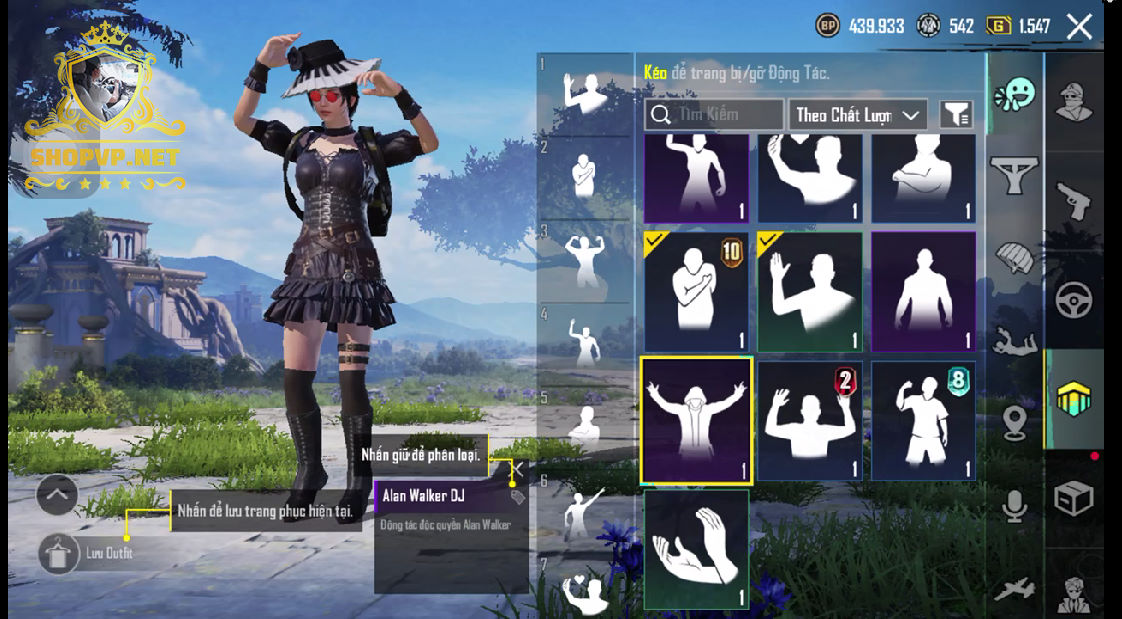The height and width of the screenshot is (619, 1122).
Task: Select the crossed-arm emote with badge 10
Action: (x=696, y=292)
